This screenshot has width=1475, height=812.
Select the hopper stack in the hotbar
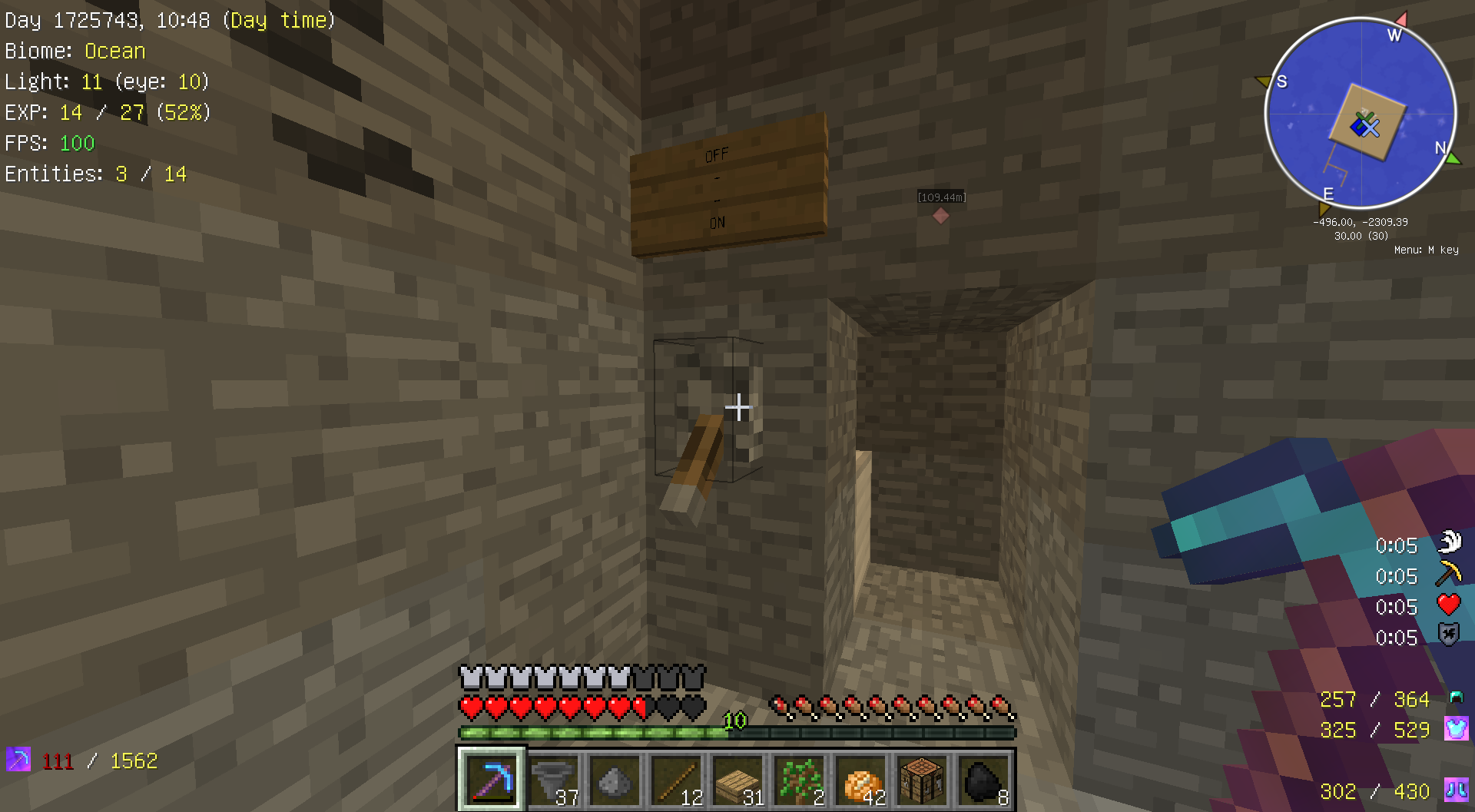(x=553, y=780)
